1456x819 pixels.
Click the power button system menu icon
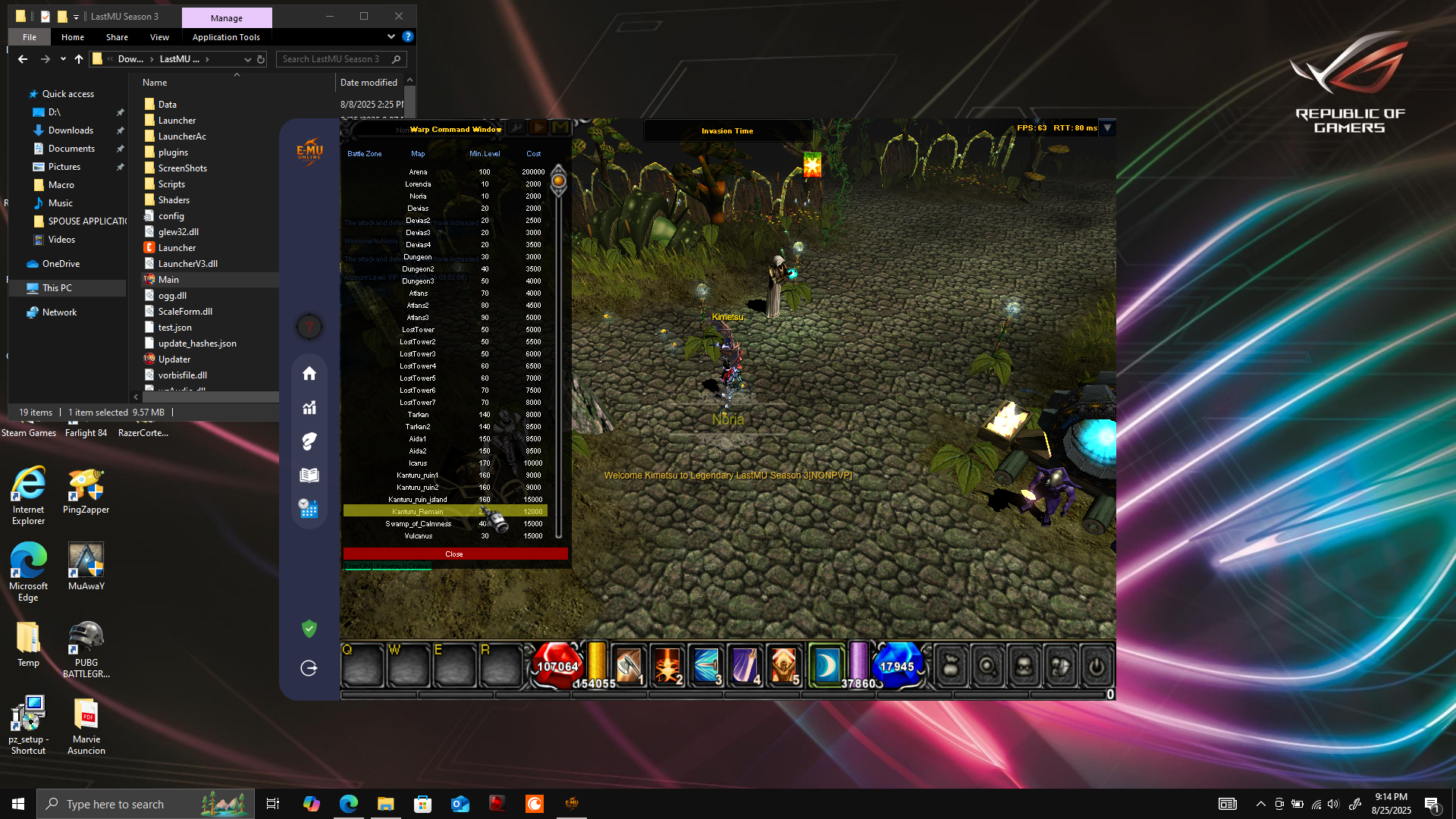coord(1097,667)
